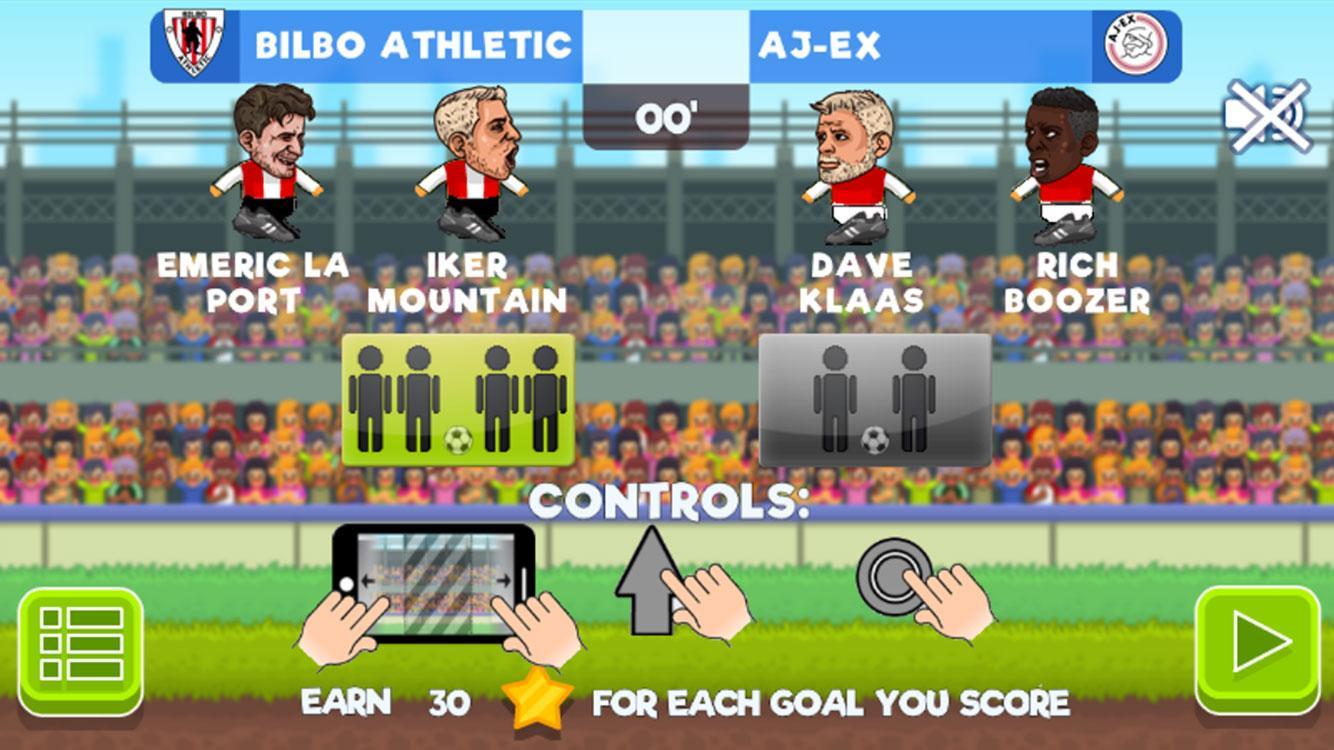Select the 2v2 team match mode
1334x750 pixels.
pyautogui.click(x=459, y=398)
